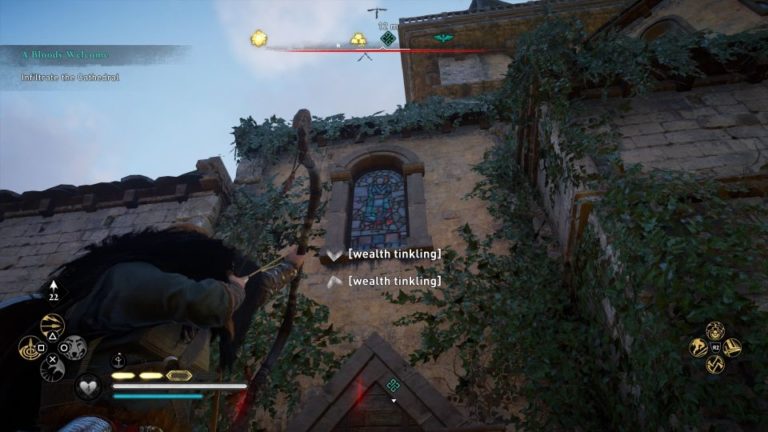Activate the bottom melee ability icon
This screenshot has width=768, height=432.
(715, 365)
